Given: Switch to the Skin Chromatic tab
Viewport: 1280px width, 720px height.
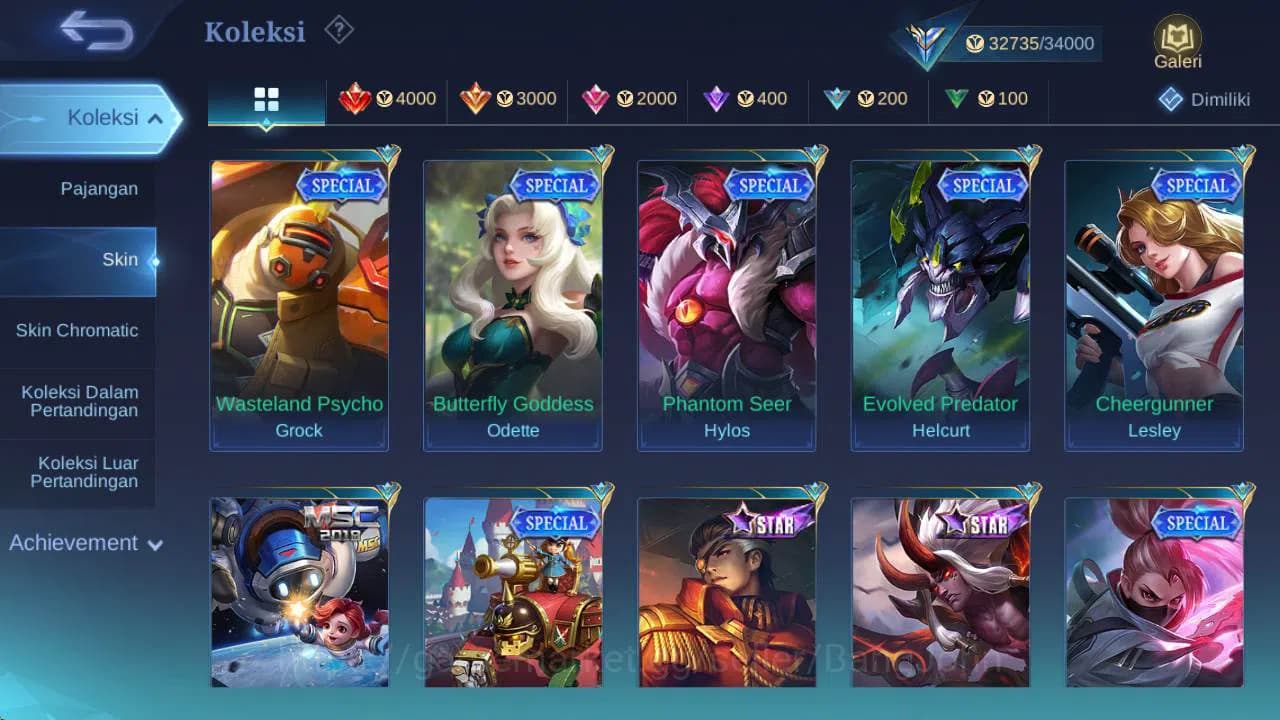Looking at the screenshot, I should click(x=79, y=330).
